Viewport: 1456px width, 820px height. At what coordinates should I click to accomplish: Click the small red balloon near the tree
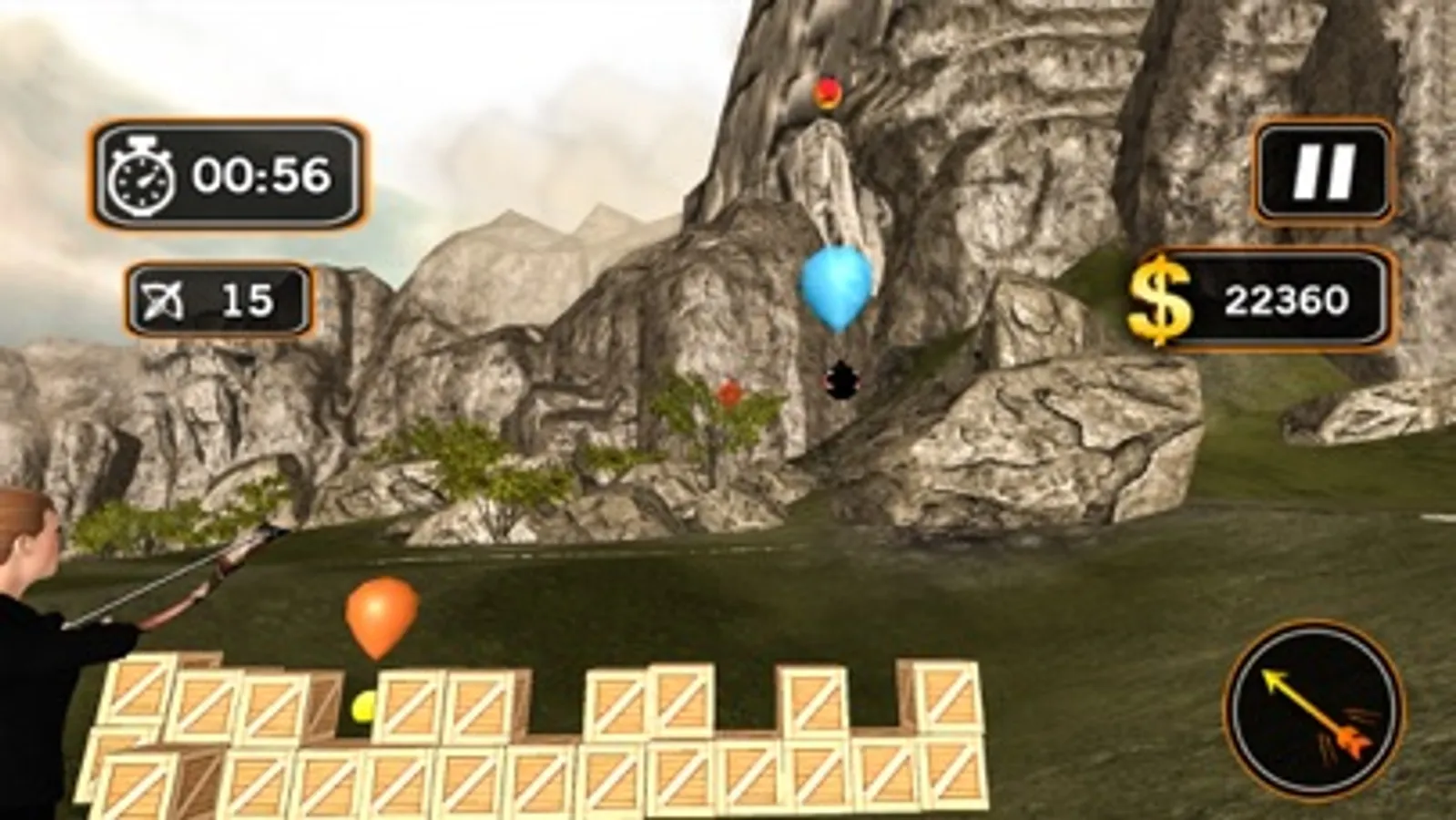(731, 394)
